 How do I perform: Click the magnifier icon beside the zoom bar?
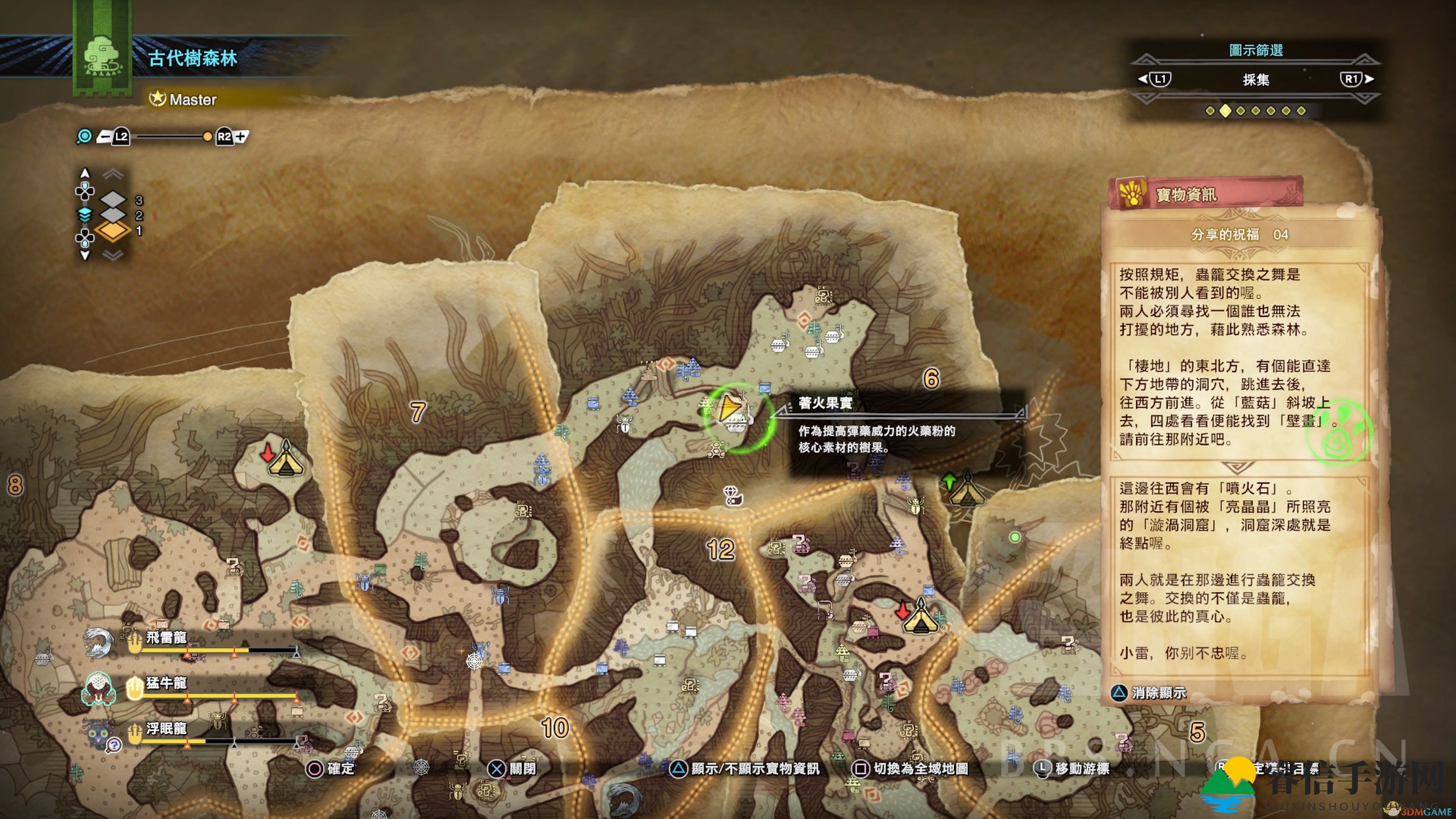point(84,137)
